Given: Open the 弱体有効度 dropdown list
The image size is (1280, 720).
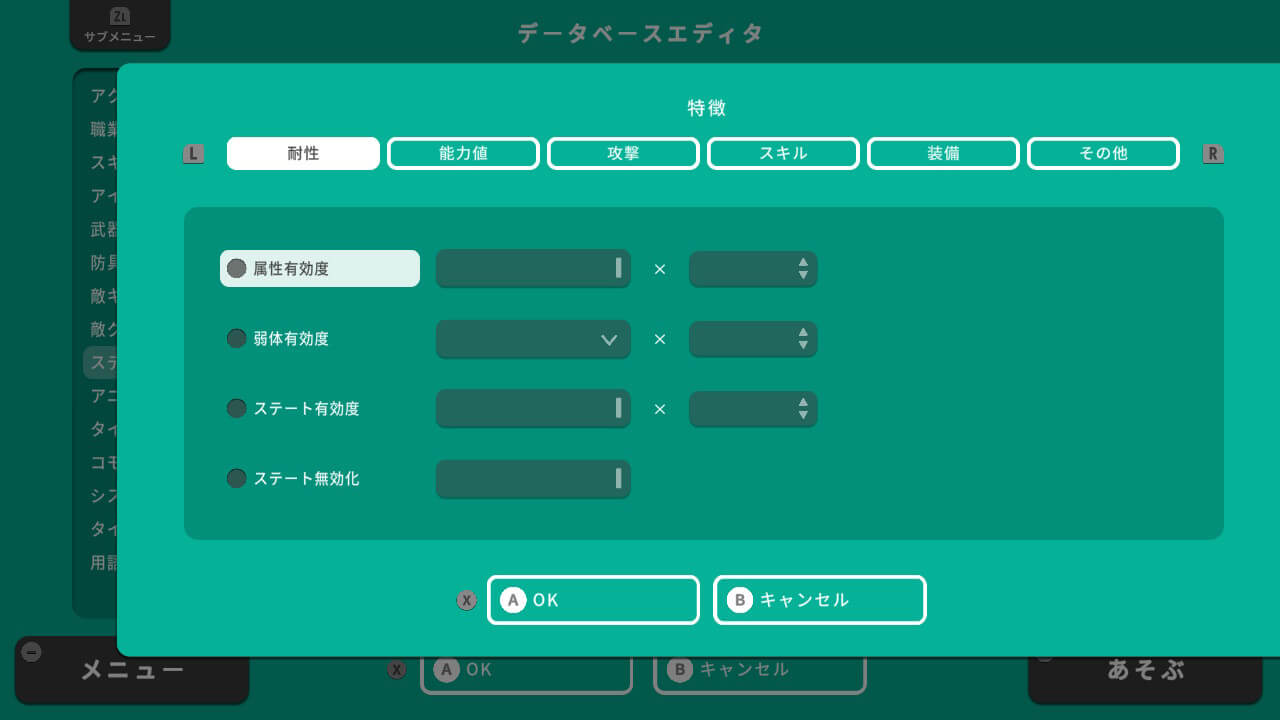Looking at the screenshot, I should coord(532,339).
